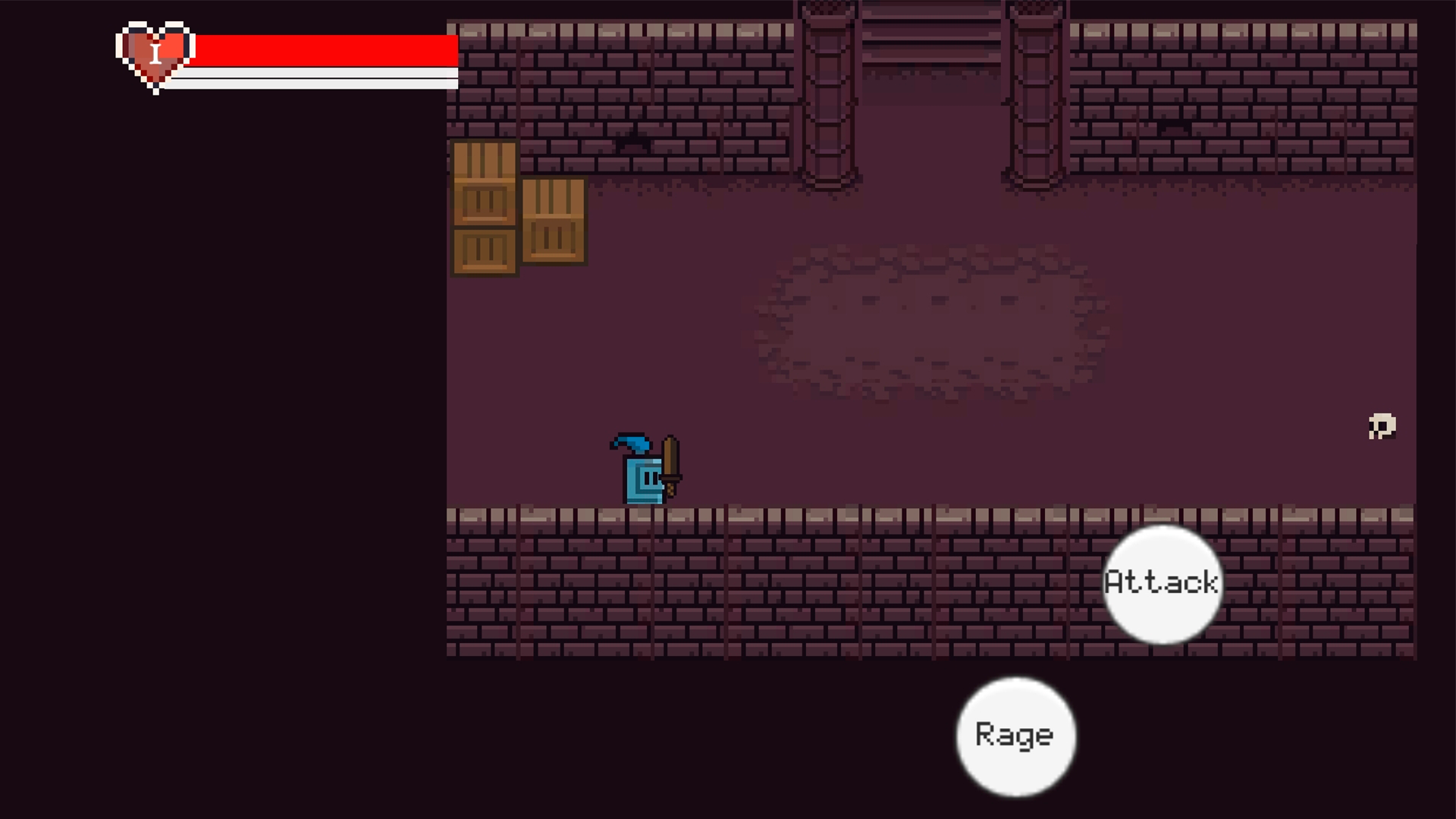Click the skull lying near the right wall
This screenshot has height=819, width=1456.
[x=1381, y=426]
